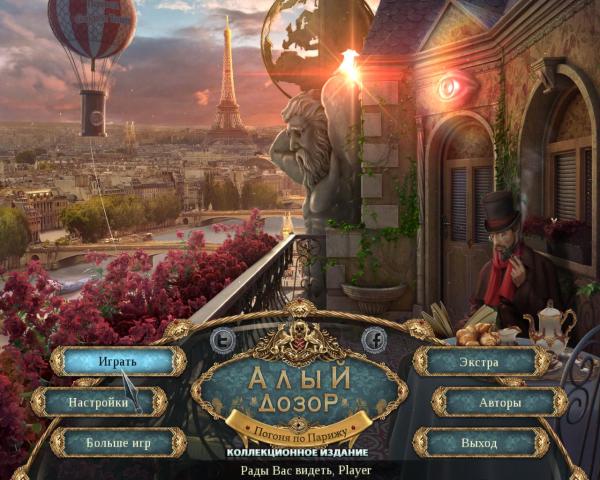Screen dimensions: 600x480
Task: Open the Экстра bonus content
Action: 480,361
